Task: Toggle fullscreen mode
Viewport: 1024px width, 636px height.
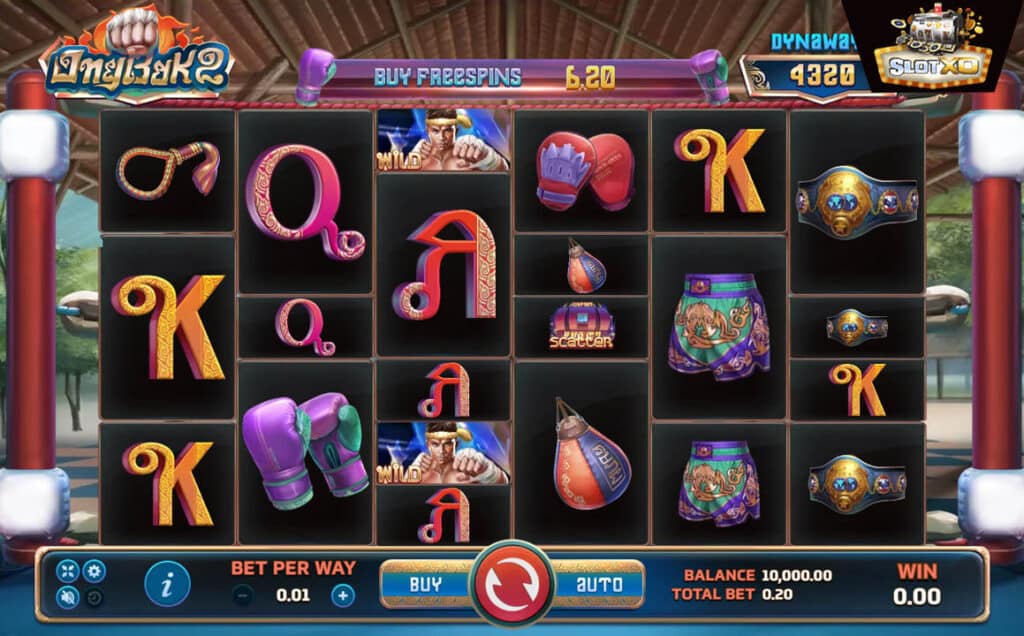Action: click(x=68, y=571)
